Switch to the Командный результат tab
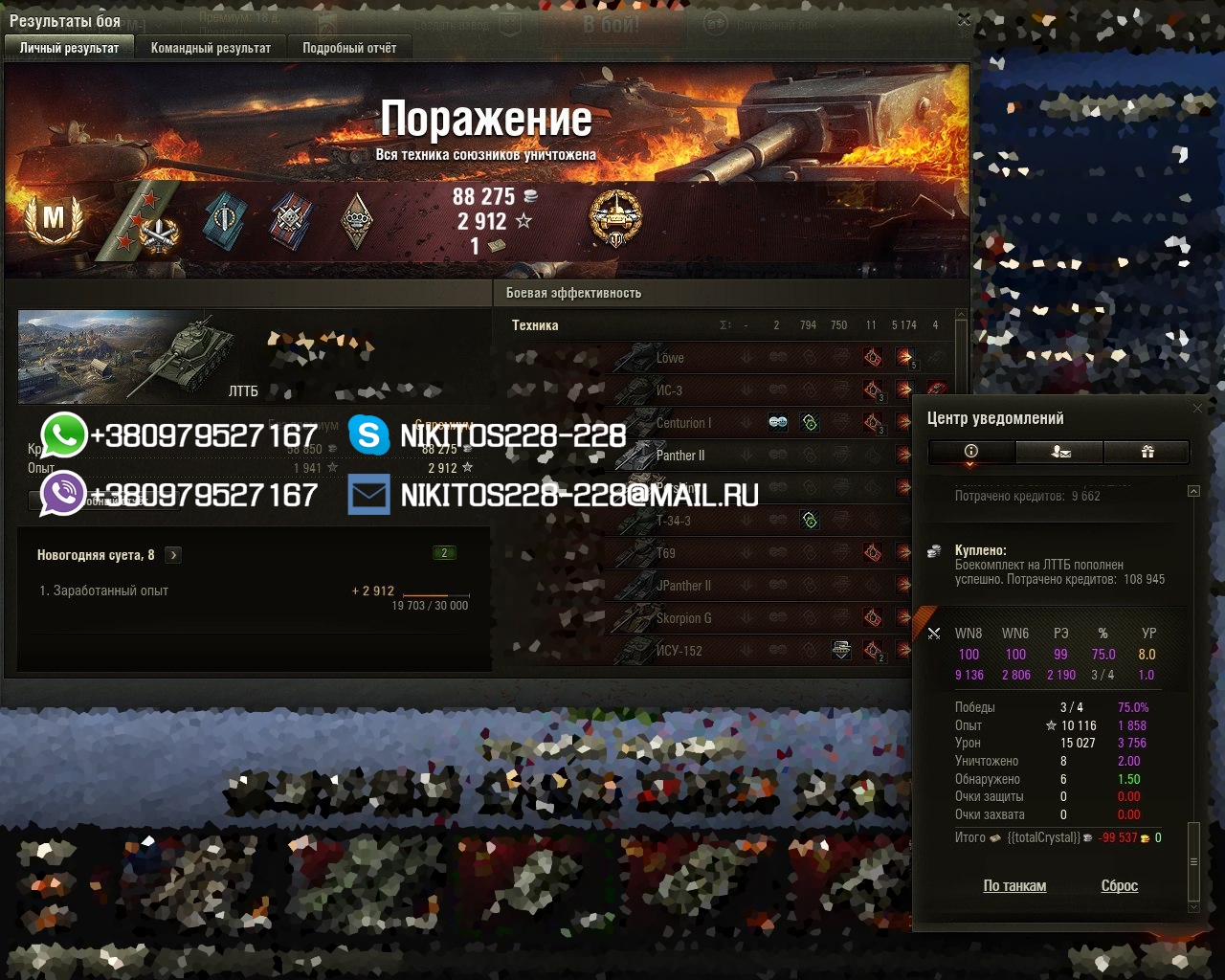The image size is (1225, 980). click(211, 48)
